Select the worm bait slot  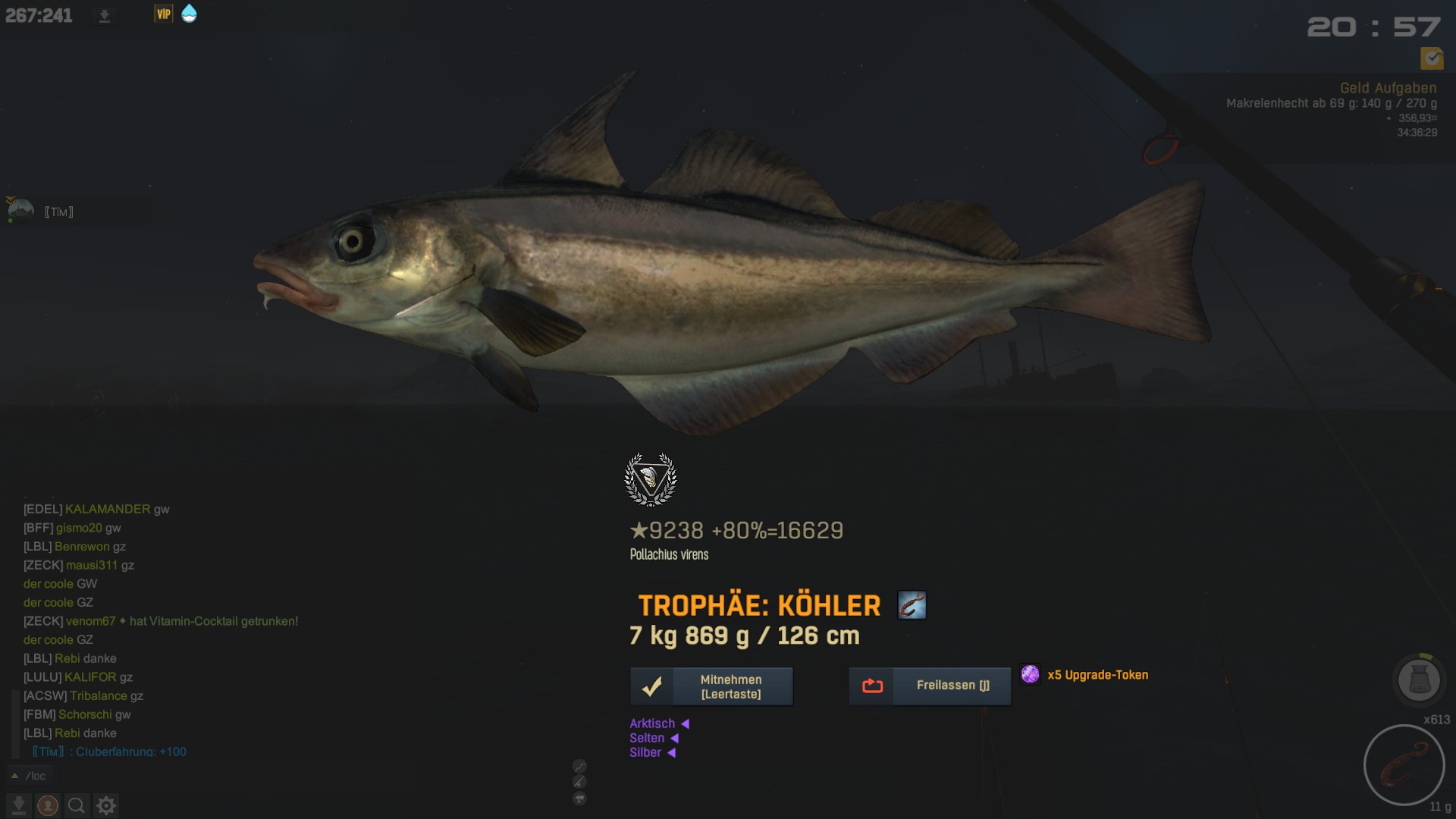[x=1404, y=764]
